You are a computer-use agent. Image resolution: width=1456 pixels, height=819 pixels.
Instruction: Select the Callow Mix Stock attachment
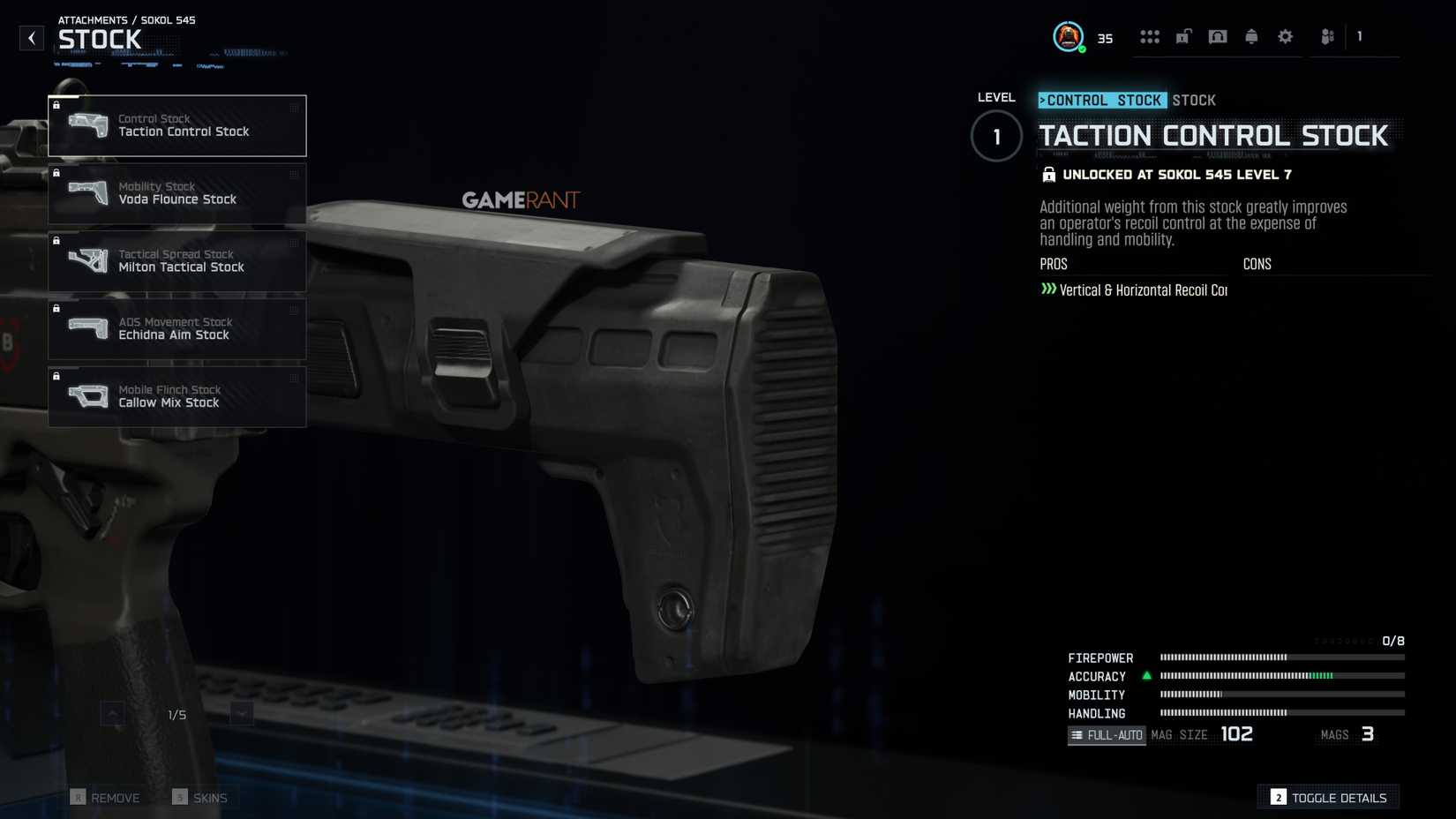tap(176, 397)
